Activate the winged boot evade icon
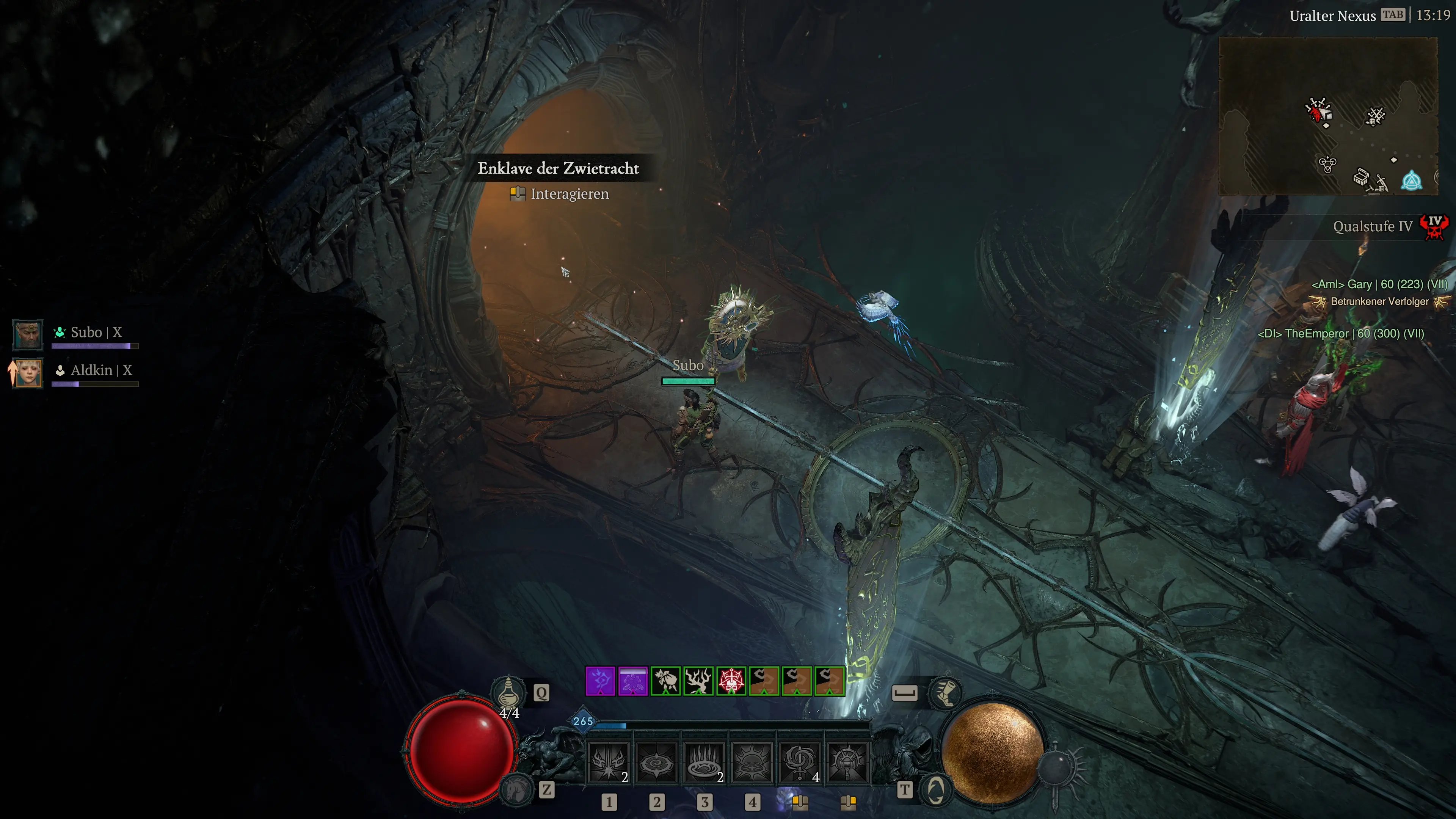 [x=945, y=692]
